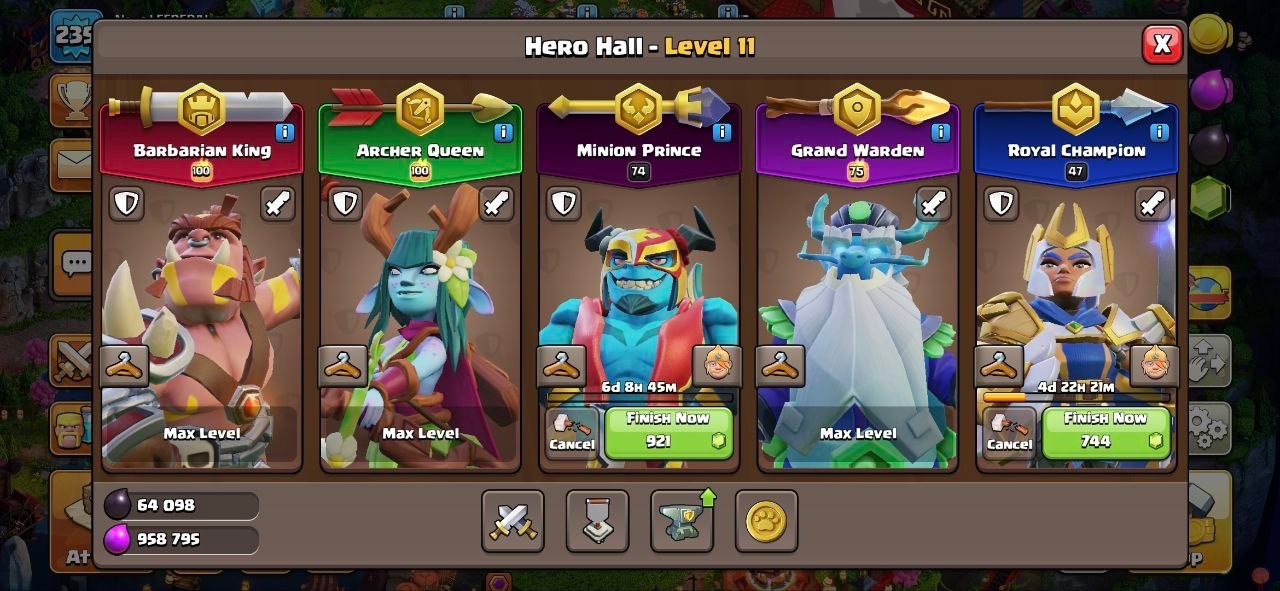
Task: Tap Grand Warden info icon
Action: (940, 132)
